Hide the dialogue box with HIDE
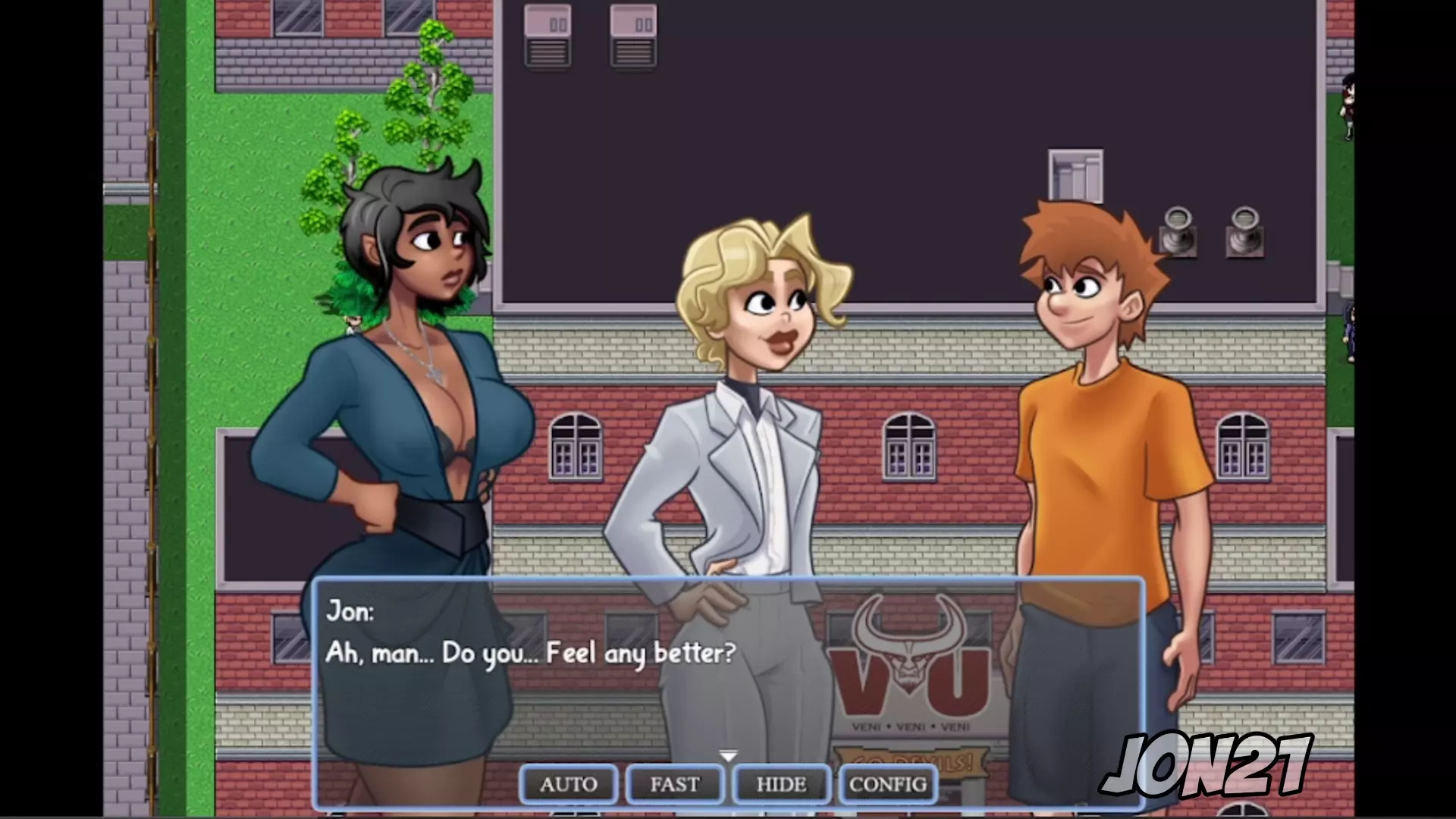The height and width of the screenshot is (819, 1456). click(x=781, y=784)
